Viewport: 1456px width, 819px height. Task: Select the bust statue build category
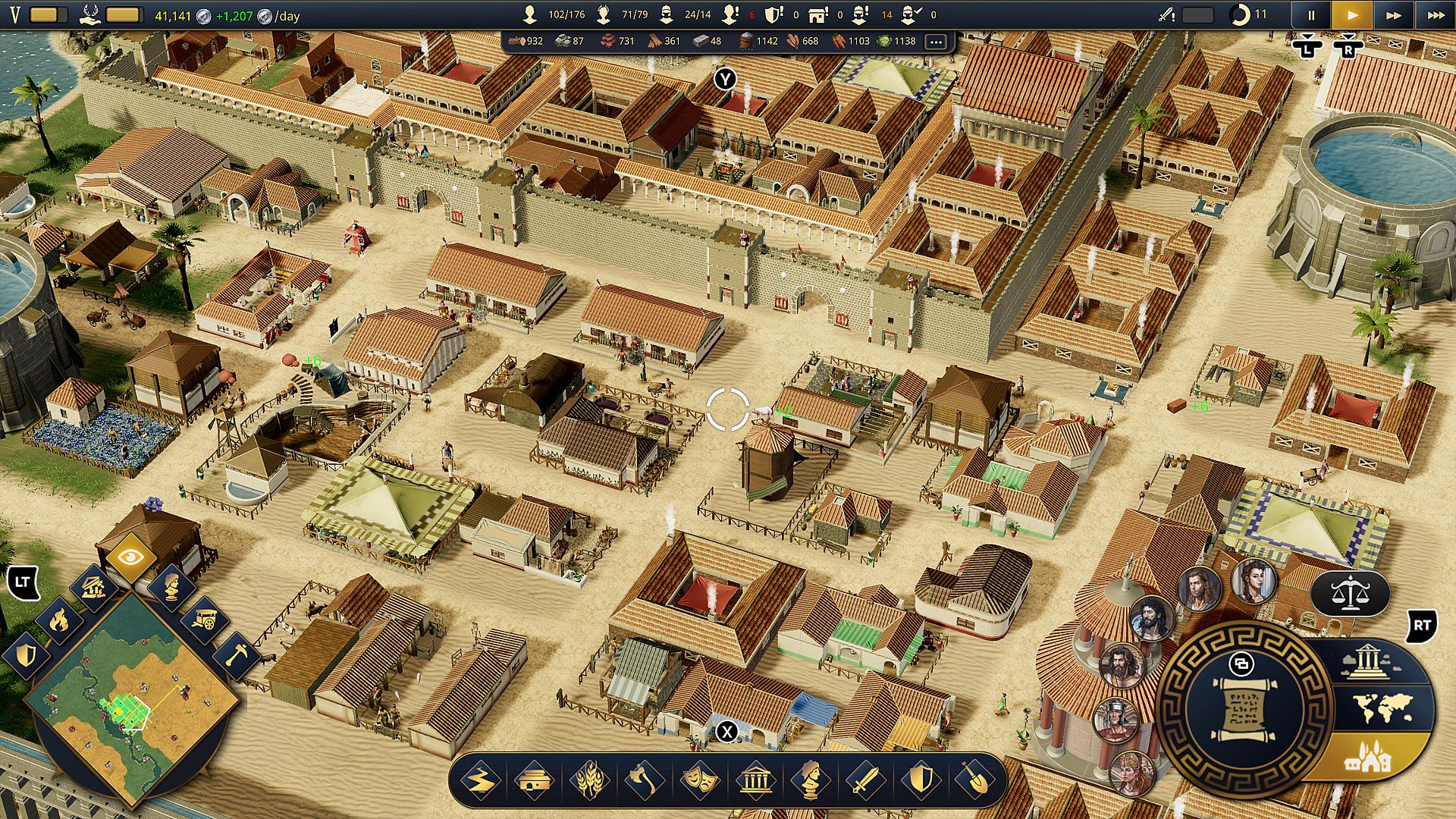[x=810, y=780]
